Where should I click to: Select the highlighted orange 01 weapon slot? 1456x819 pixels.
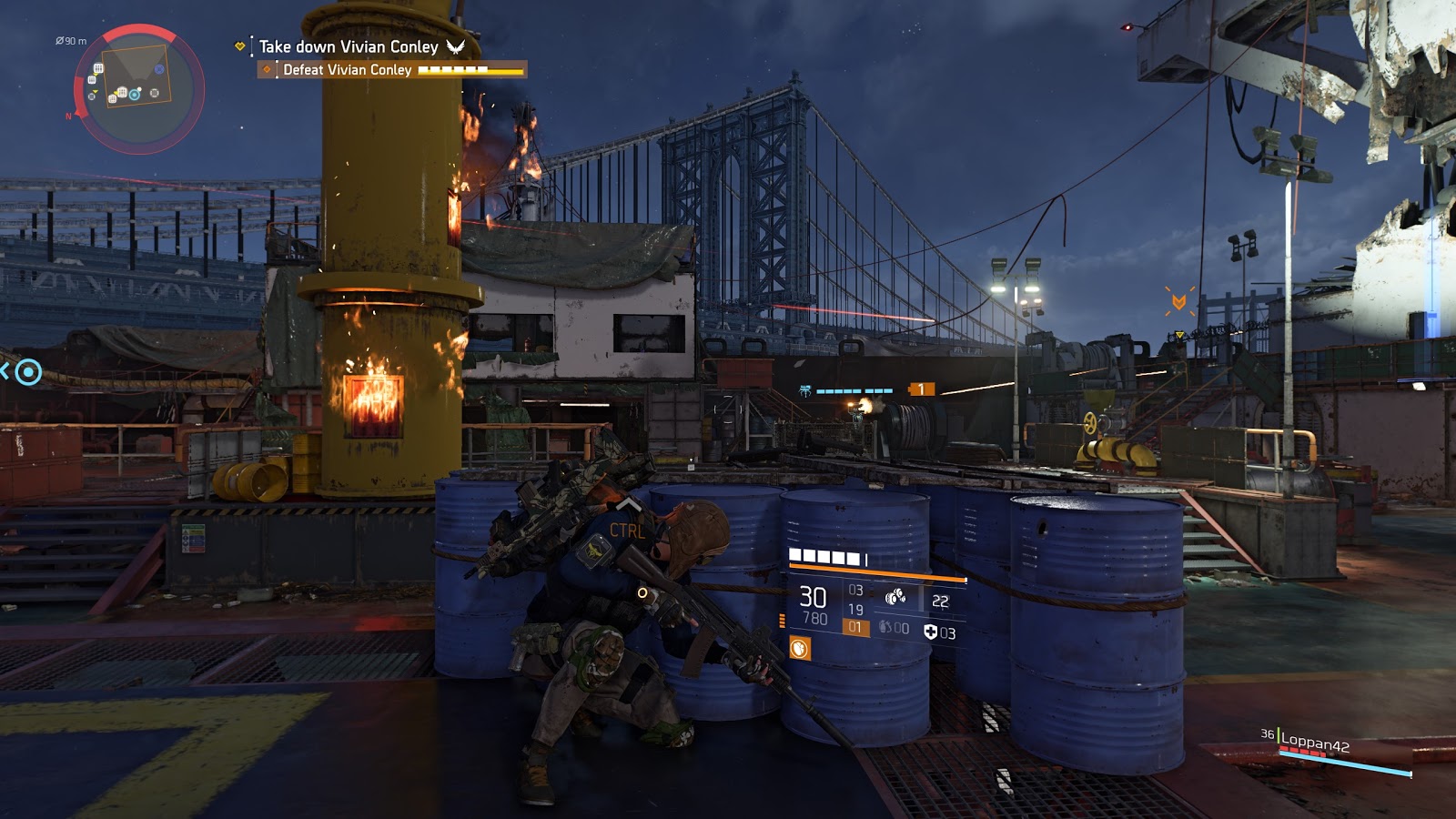tap(855, 627)
